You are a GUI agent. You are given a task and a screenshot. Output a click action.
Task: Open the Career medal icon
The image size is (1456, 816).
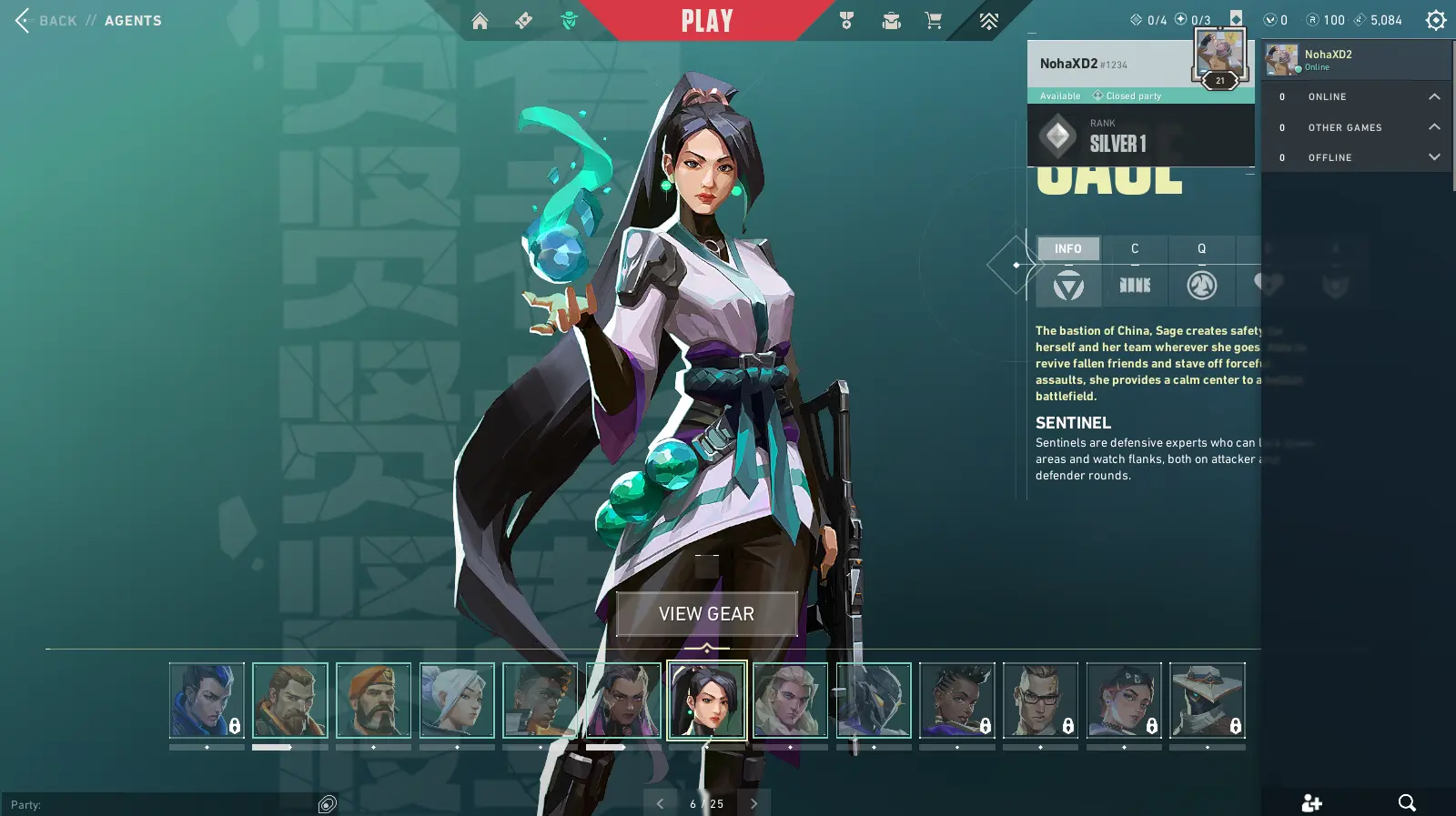tap(848, 19)
